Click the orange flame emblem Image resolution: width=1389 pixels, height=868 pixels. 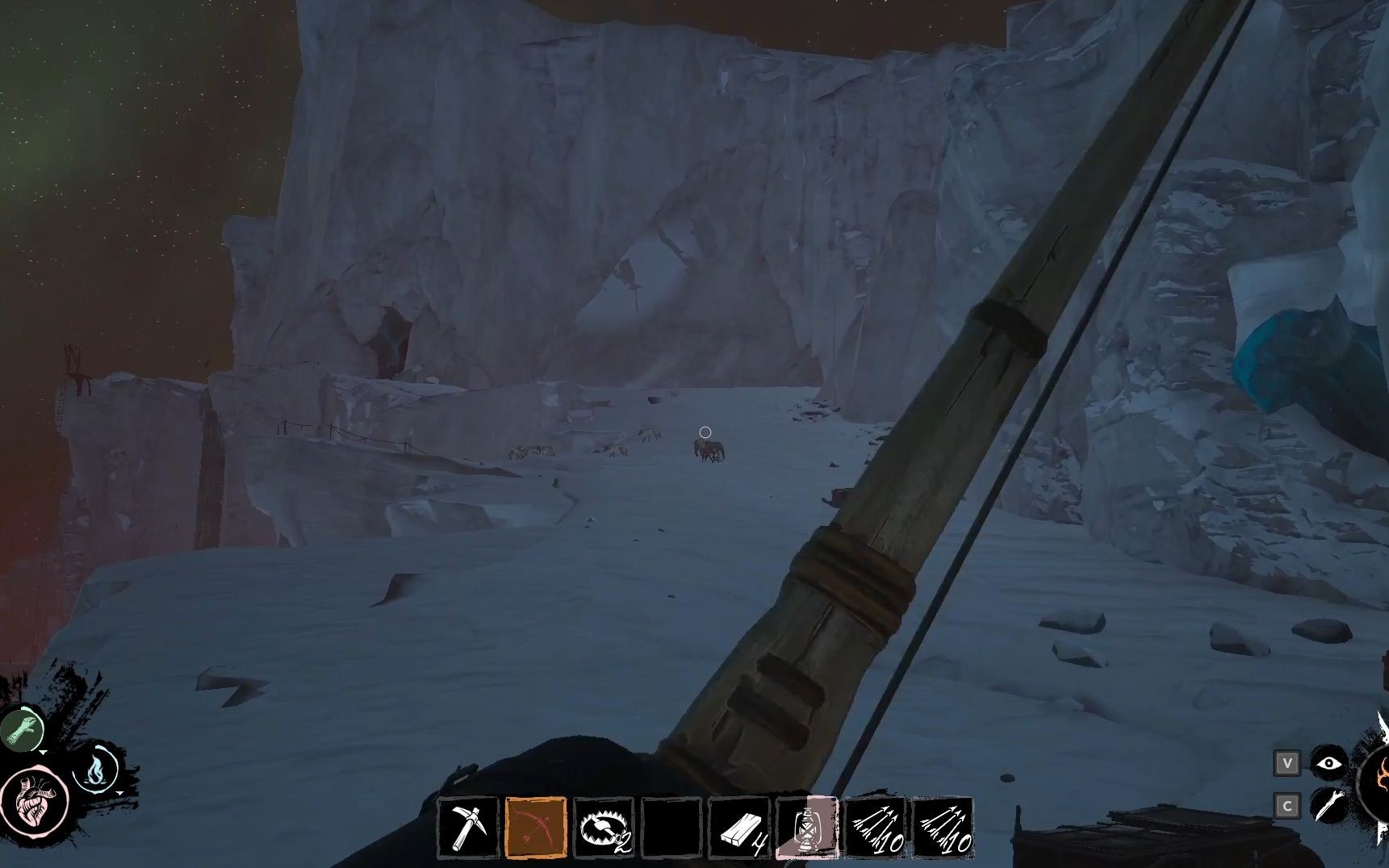click(1377, 781)
